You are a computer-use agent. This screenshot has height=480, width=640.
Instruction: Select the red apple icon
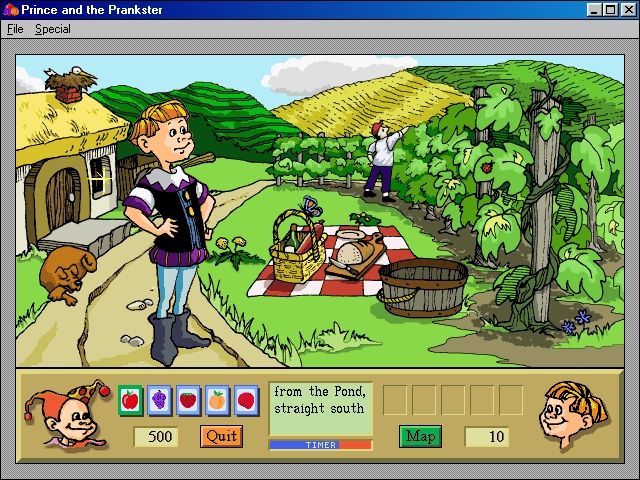(x=130, y=401)
